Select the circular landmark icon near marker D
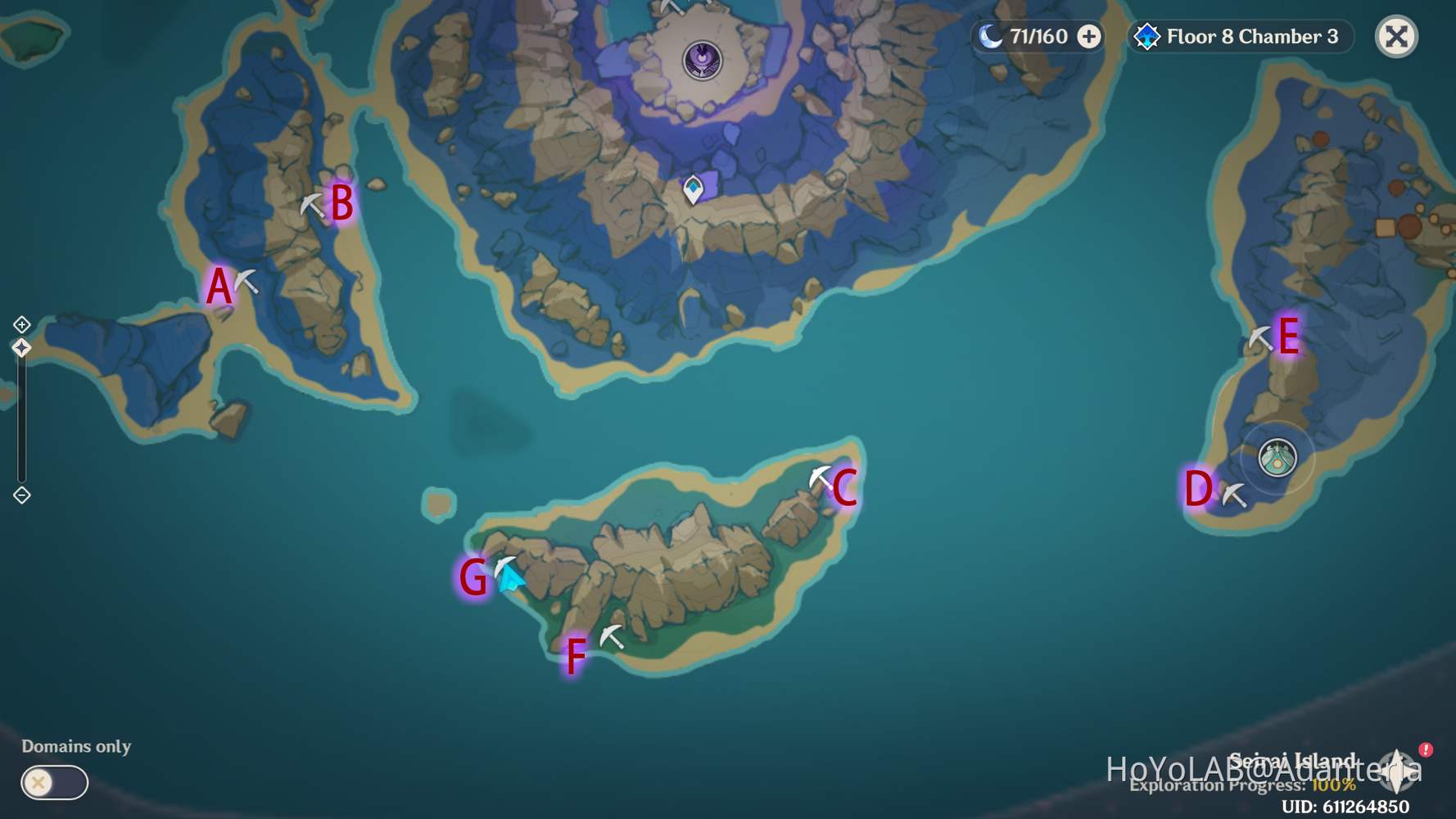This screenshot has width=1456, height=819. [x=1276, y=460]
